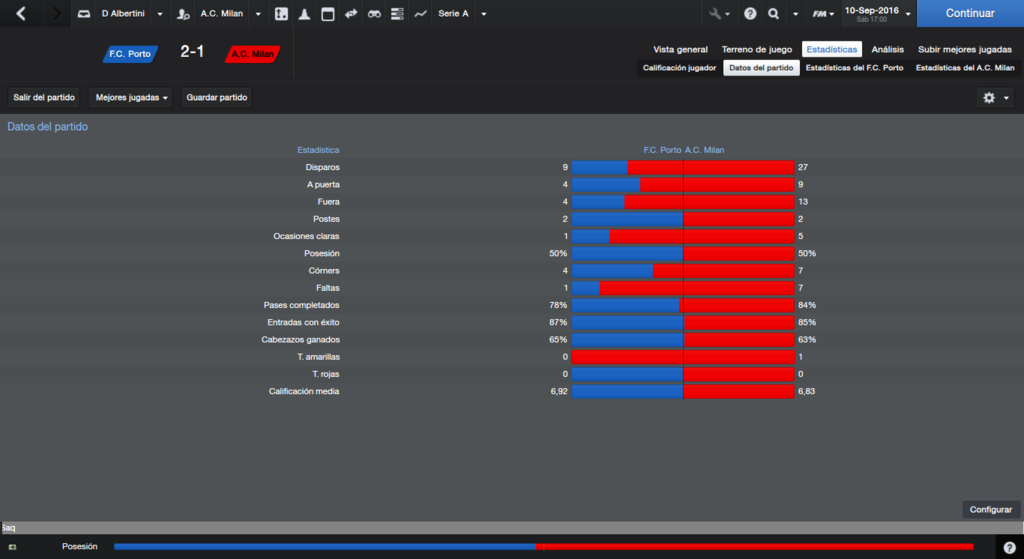Open the Serie A competition menu

[462, 14]
